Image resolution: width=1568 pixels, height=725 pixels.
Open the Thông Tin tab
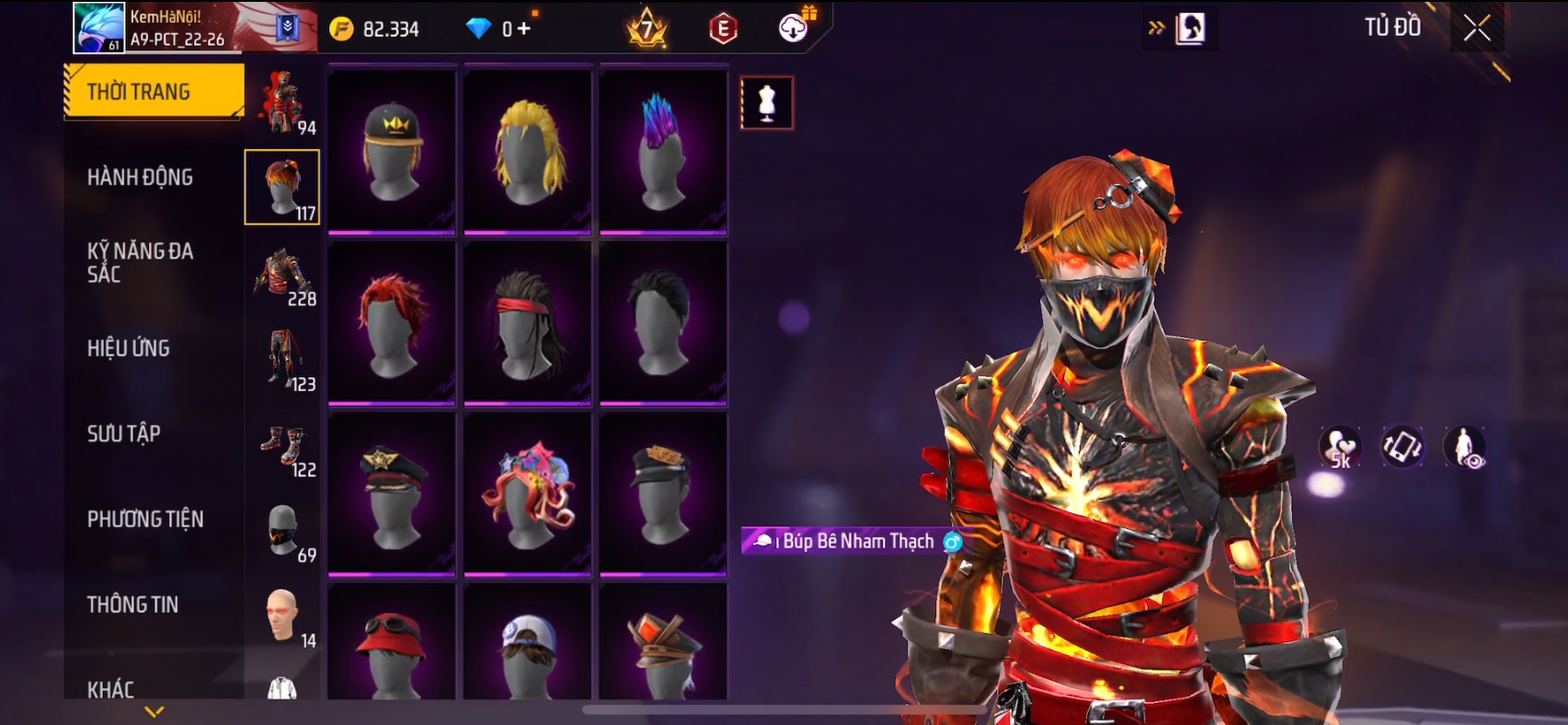click(x=133, y=604)
